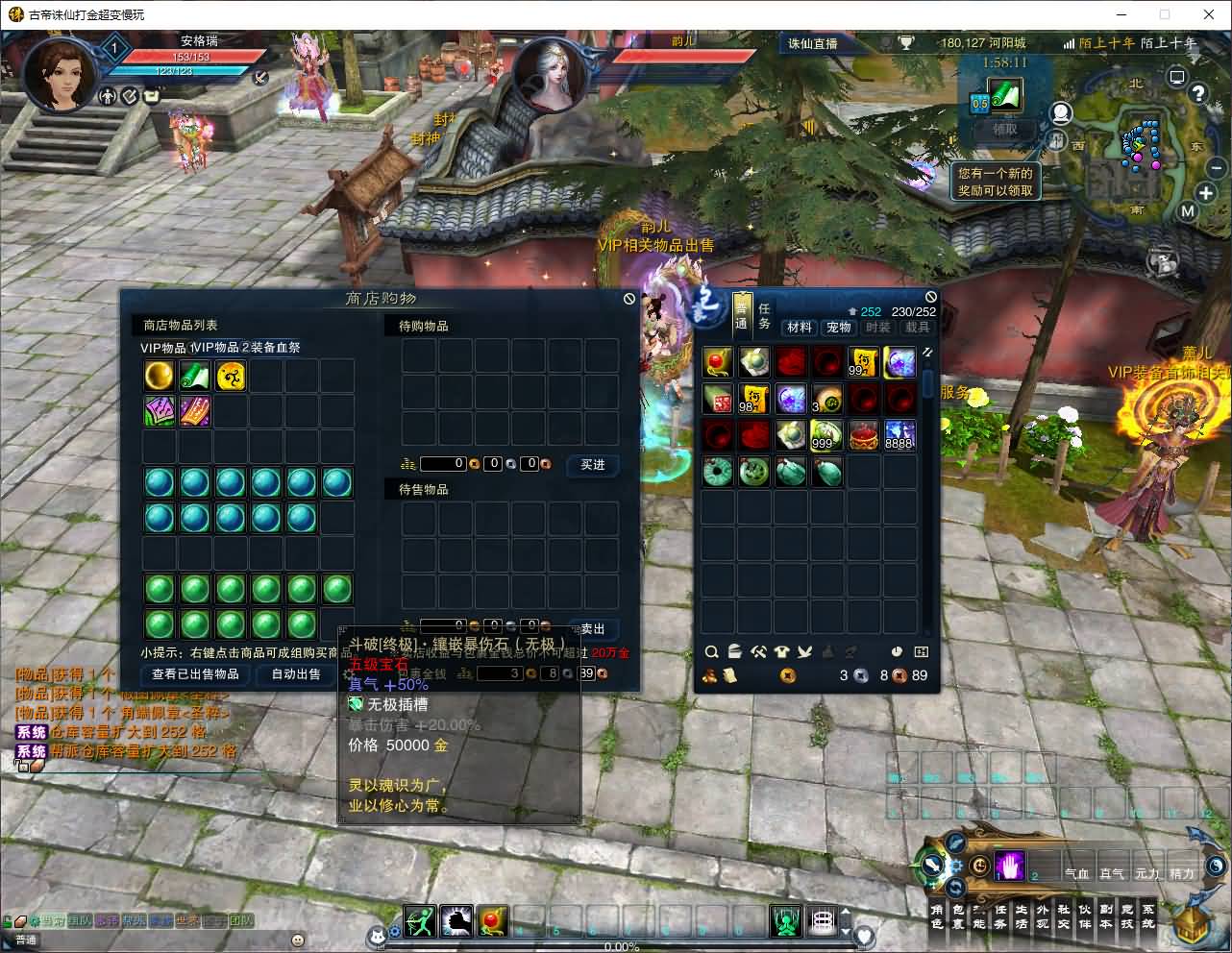Select the 8888-stack blue crystal item

click(x=899, y=435)
